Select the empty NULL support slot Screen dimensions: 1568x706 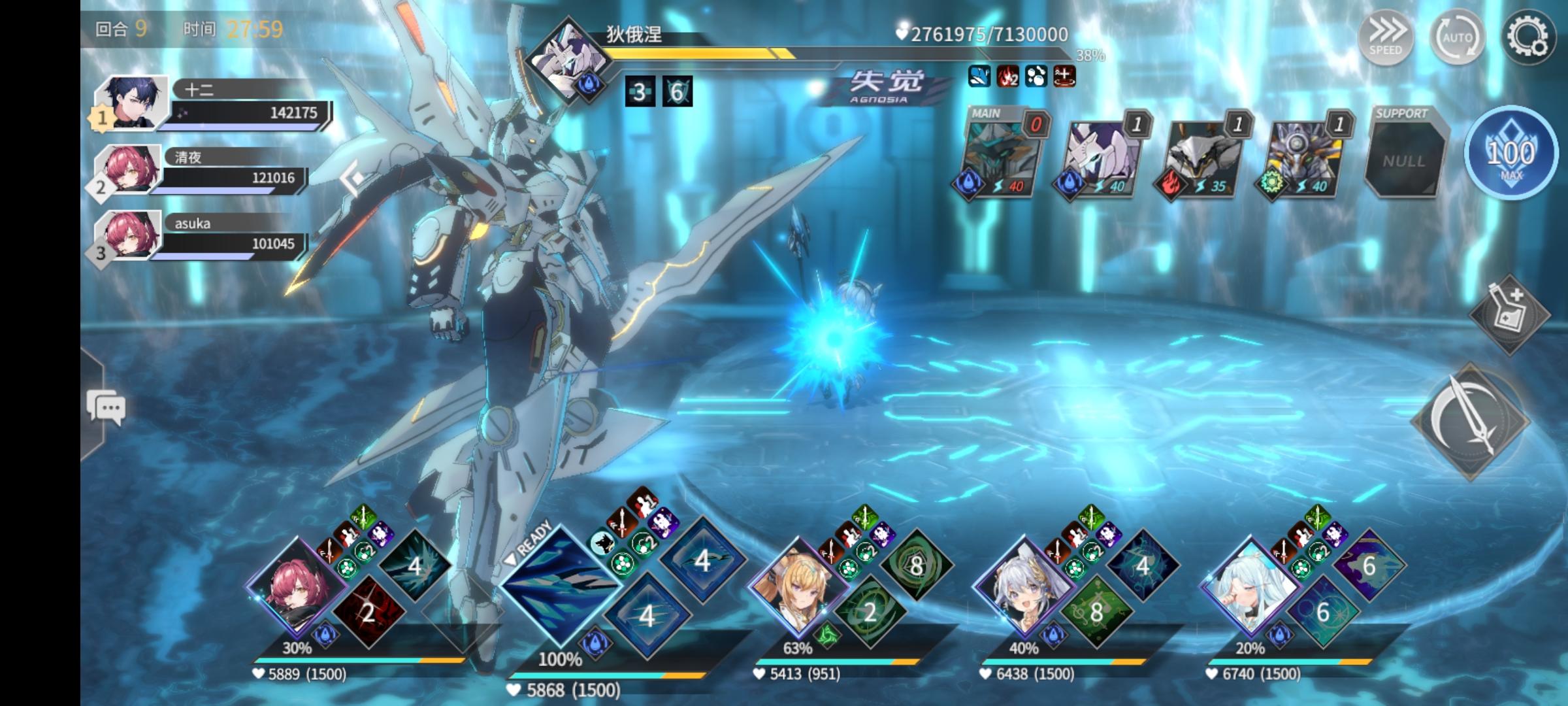(x=1405, y=159)
